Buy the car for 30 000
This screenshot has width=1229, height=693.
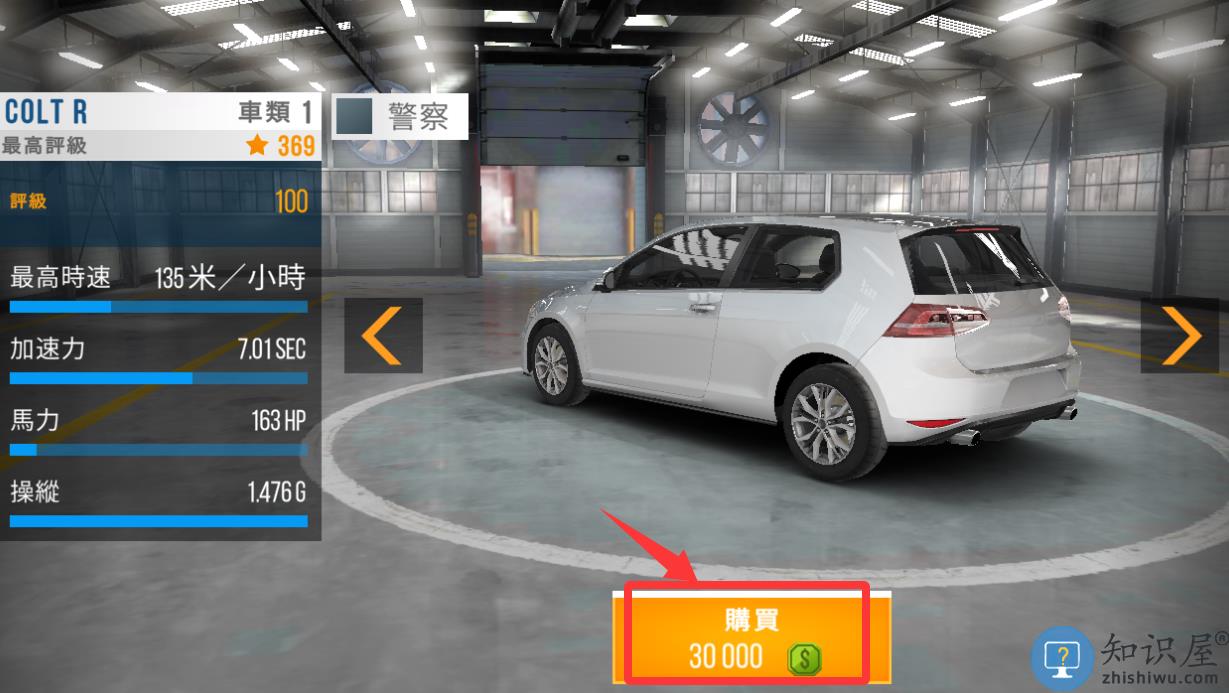[746, 636]
